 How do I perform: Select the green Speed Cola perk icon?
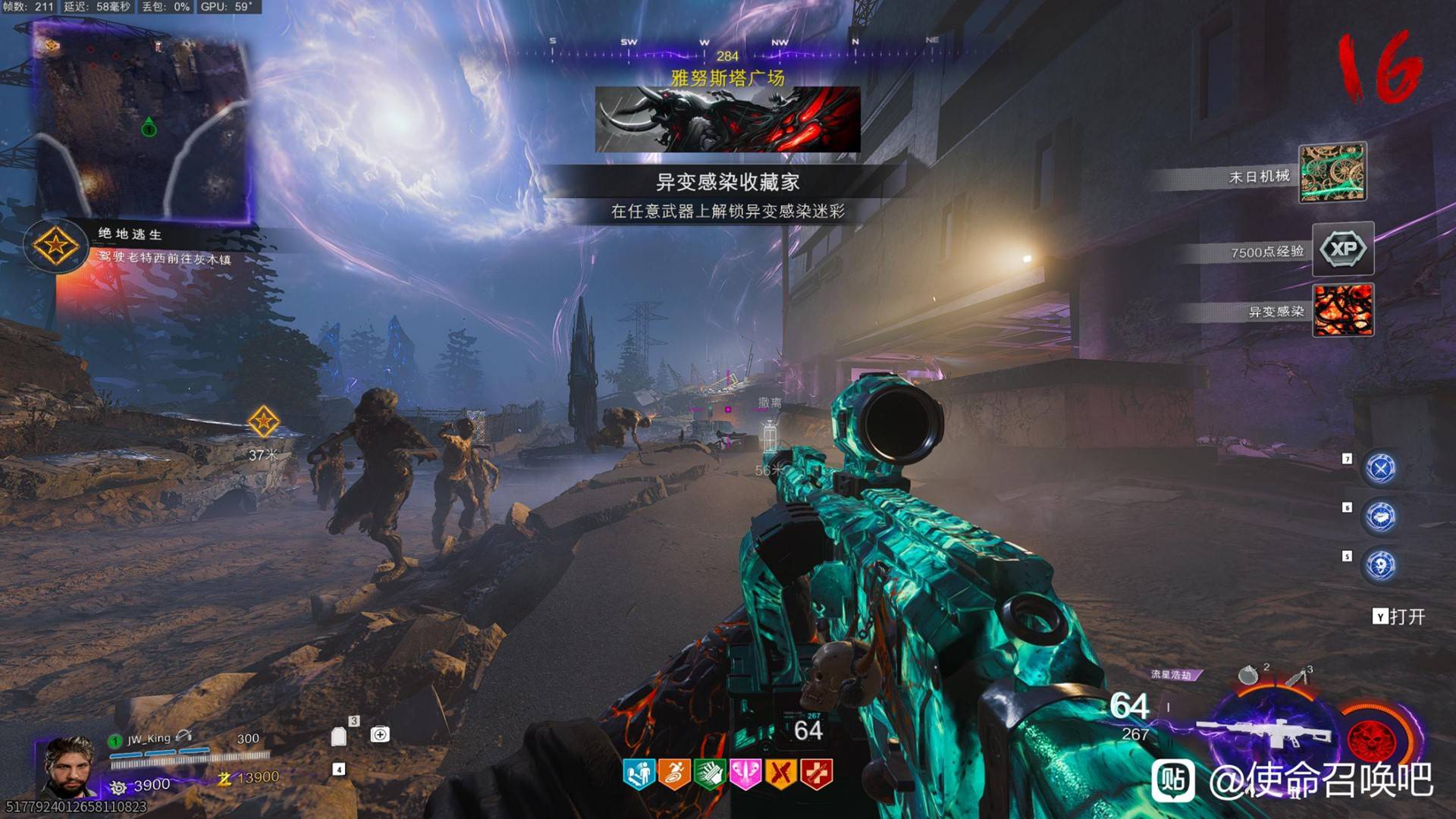[x=710, y=774]
